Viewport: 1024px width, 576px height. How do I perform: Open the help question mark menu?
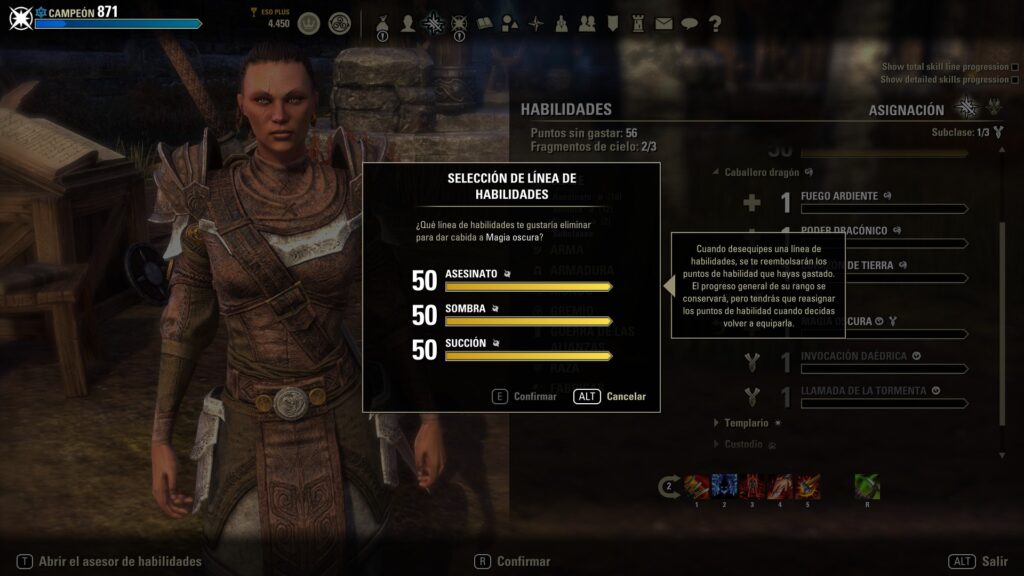(x=714, y=24)
